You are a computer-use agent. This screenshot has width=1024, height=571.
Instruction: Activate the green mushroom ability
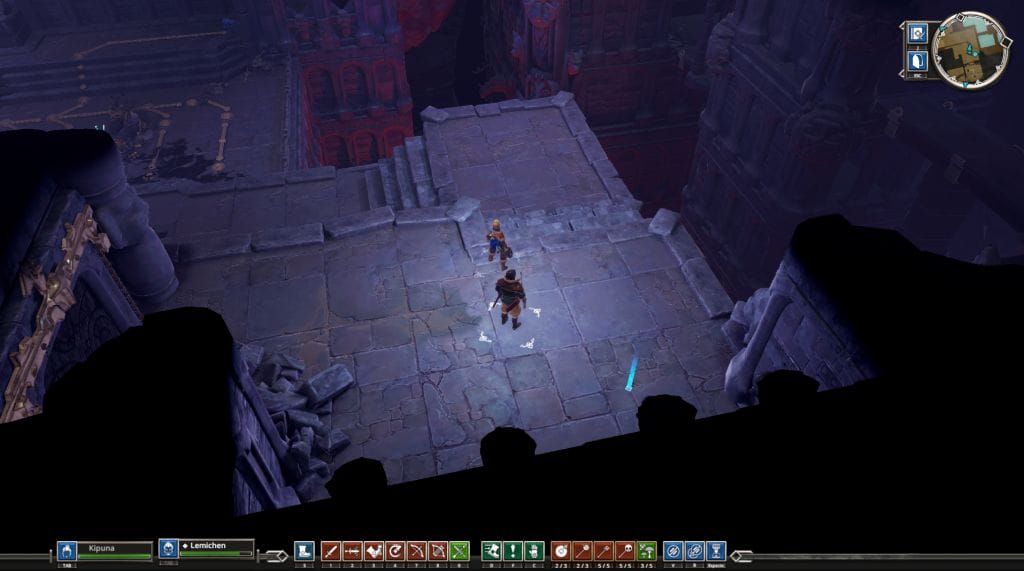647,550
